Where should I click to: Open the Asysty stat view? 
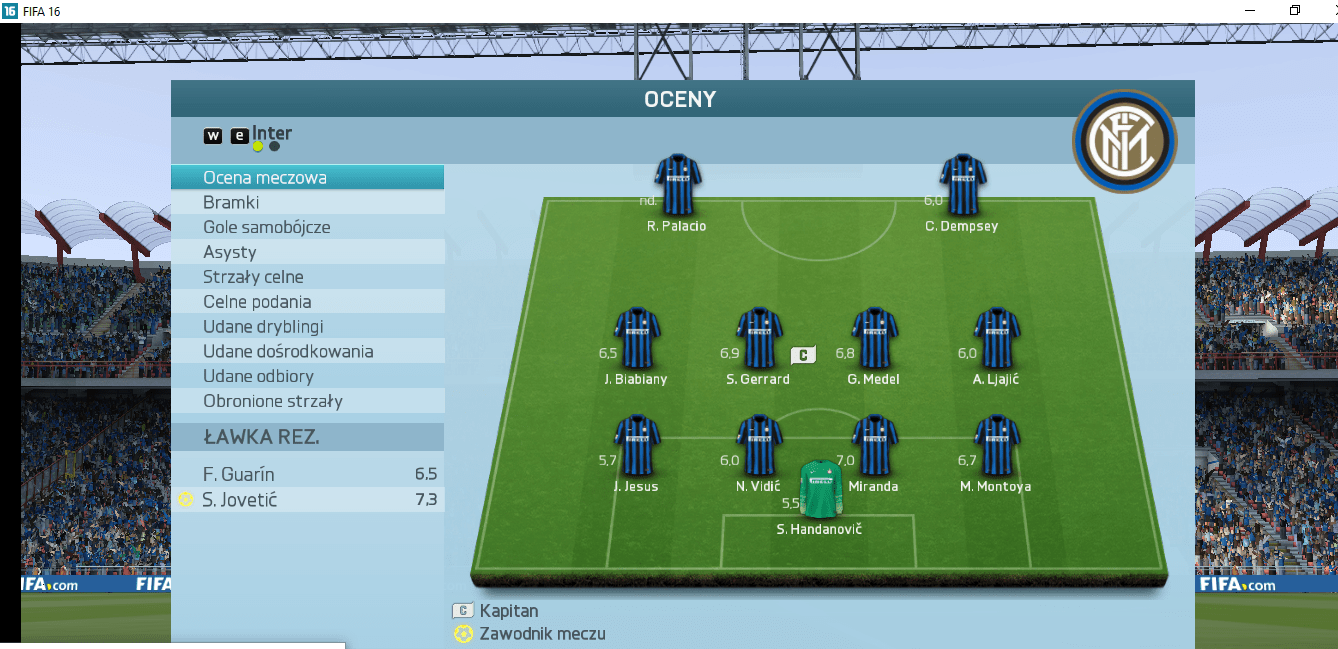[x=307, y=252]
